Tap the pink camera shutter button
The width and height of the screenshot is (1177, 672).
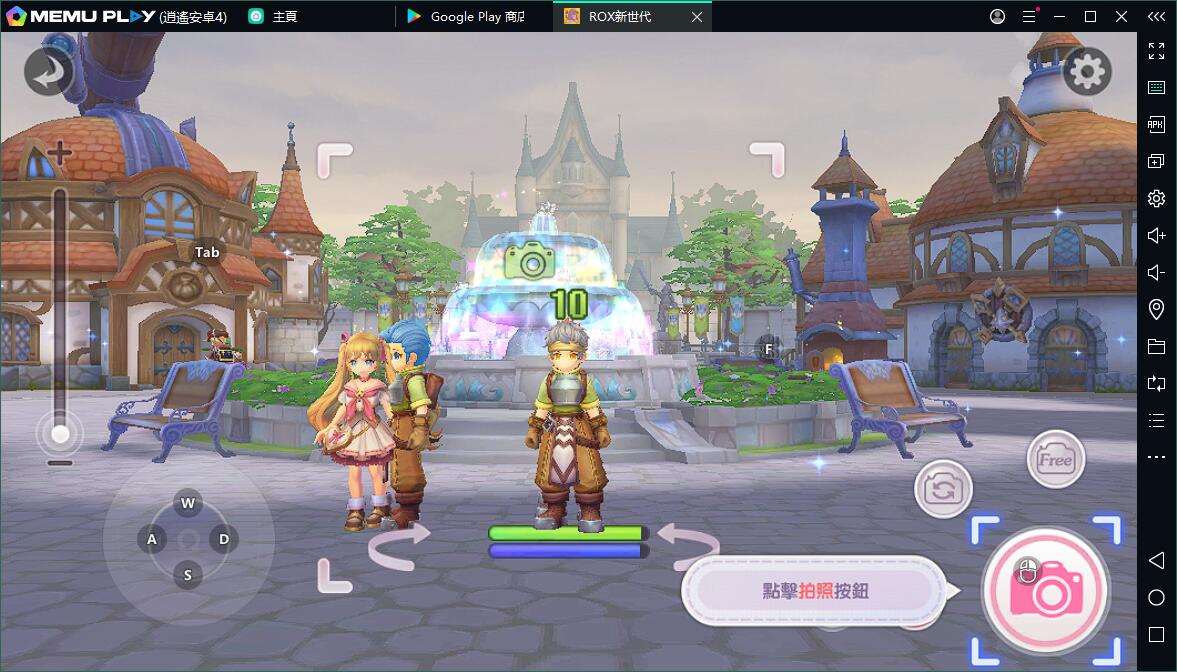(1046, 589)
